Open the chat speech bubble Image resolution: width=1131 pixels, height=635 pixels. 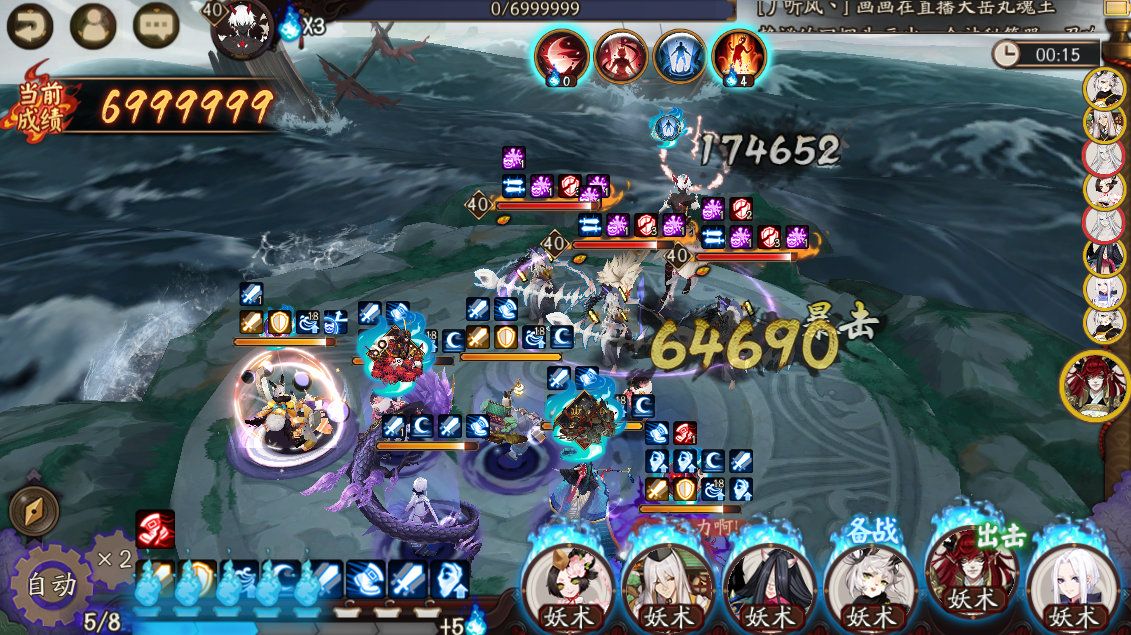point(156,27)
